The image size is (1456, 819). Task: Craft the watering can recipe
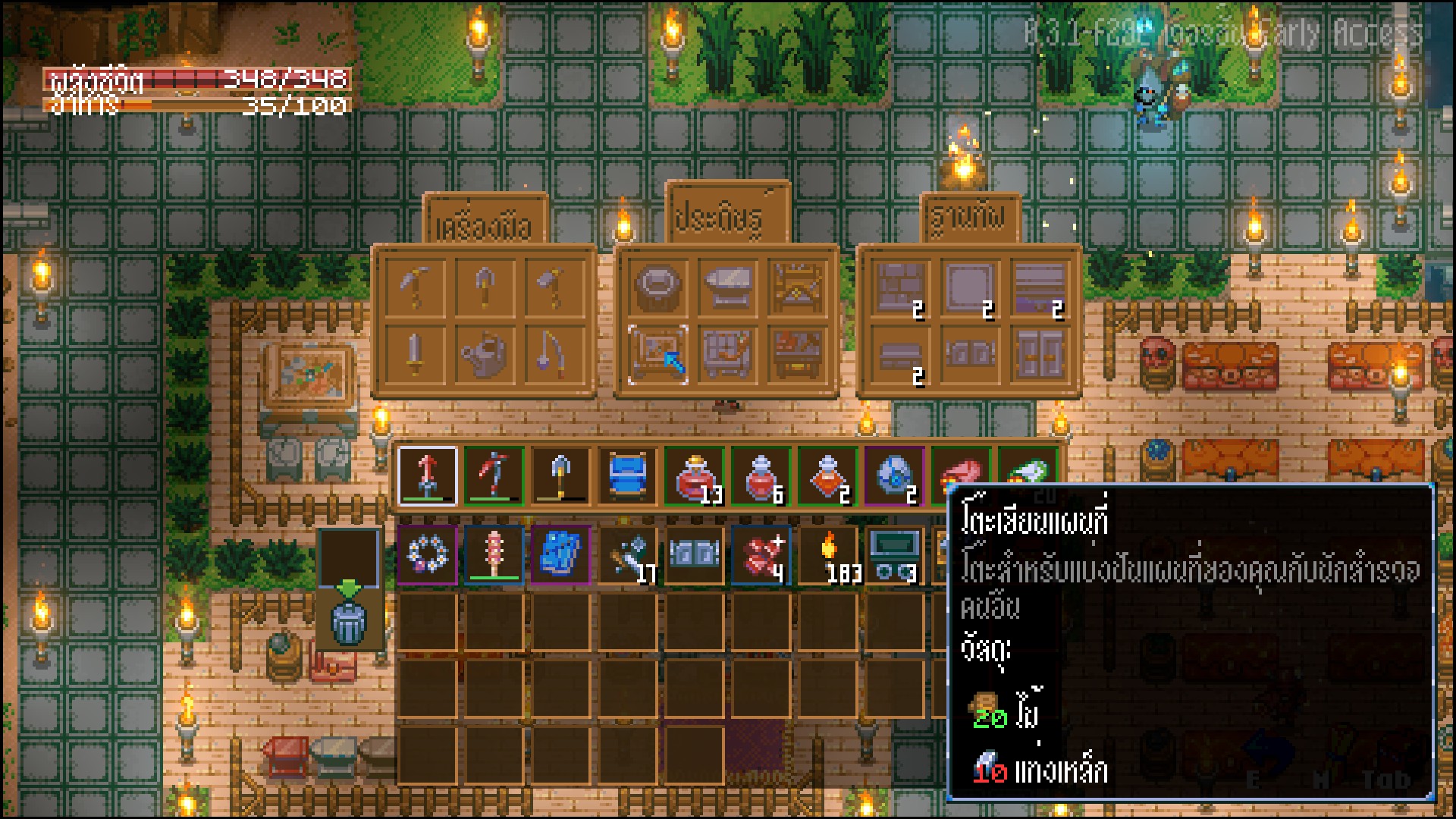485,355
